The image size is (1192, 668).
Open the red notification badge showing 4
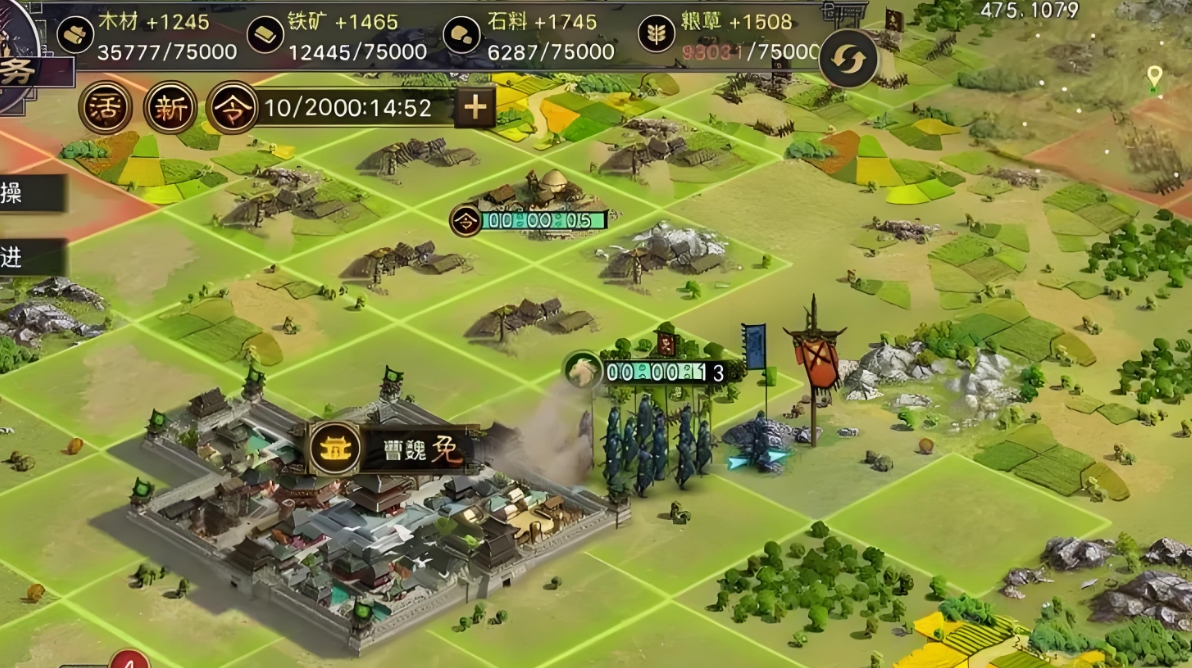pos(129,661)
